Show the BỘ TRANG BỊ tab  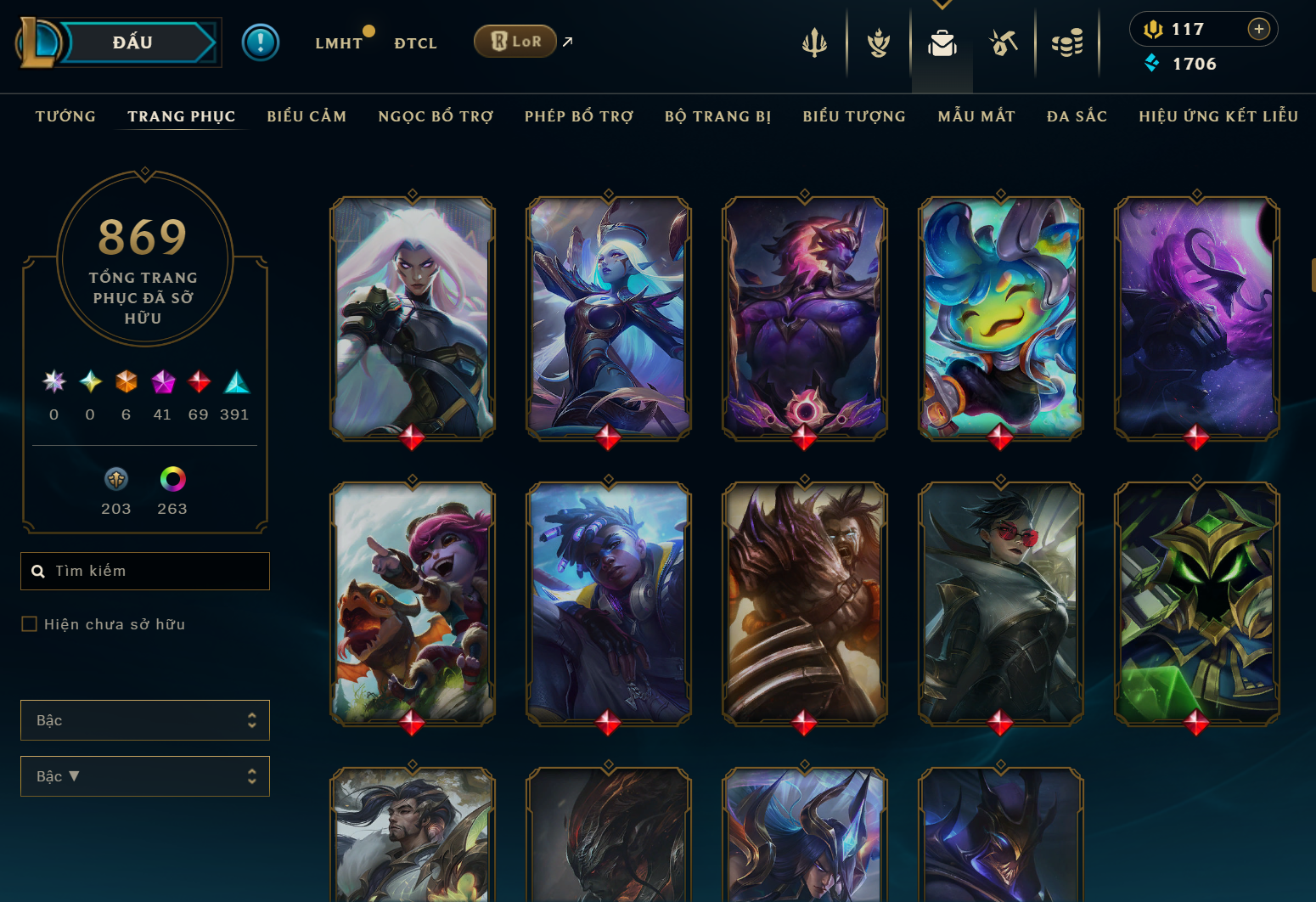coord(718,116)
